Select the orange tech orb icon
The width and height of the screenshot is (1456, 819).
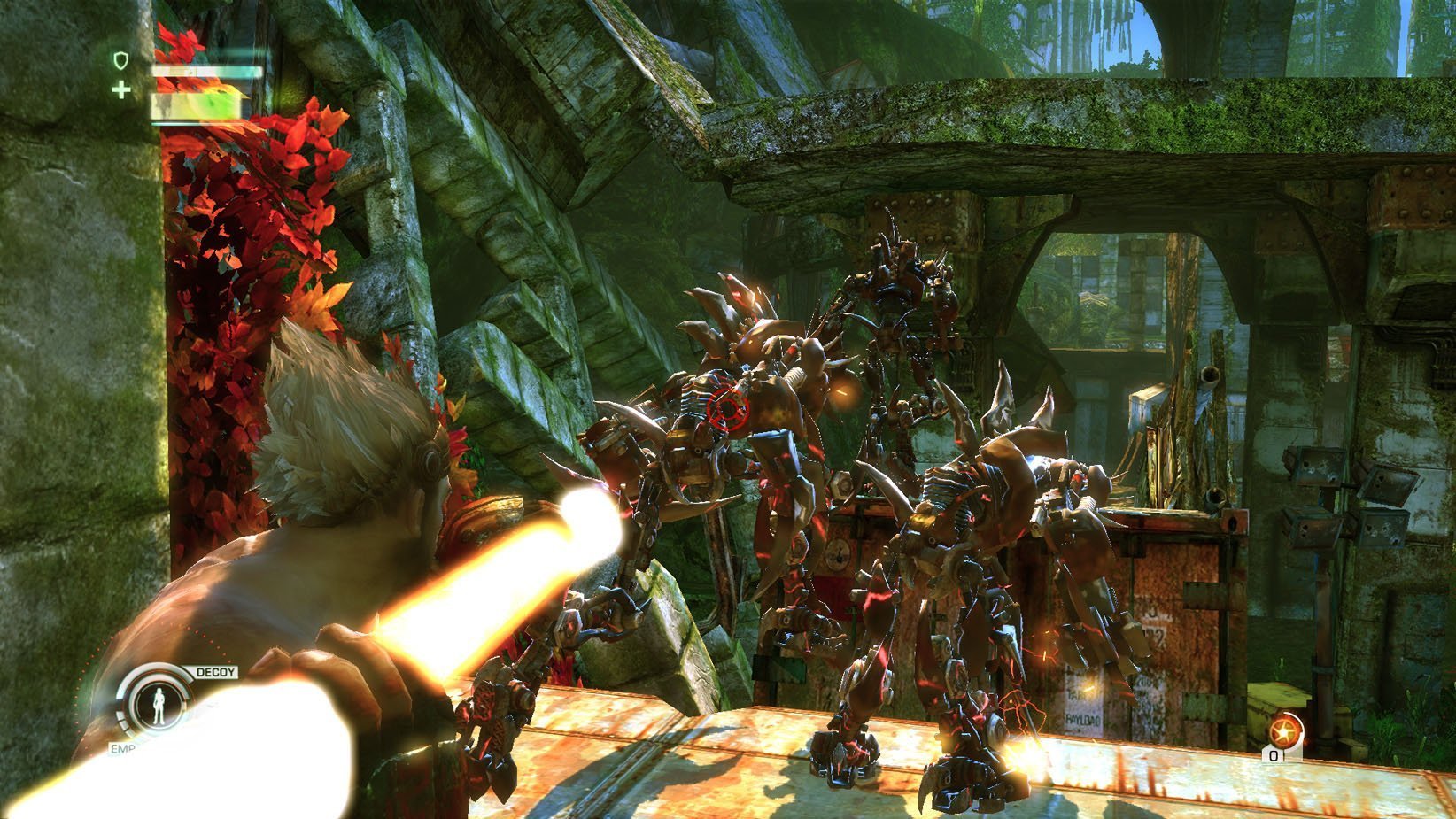(x=1282, y=731)
